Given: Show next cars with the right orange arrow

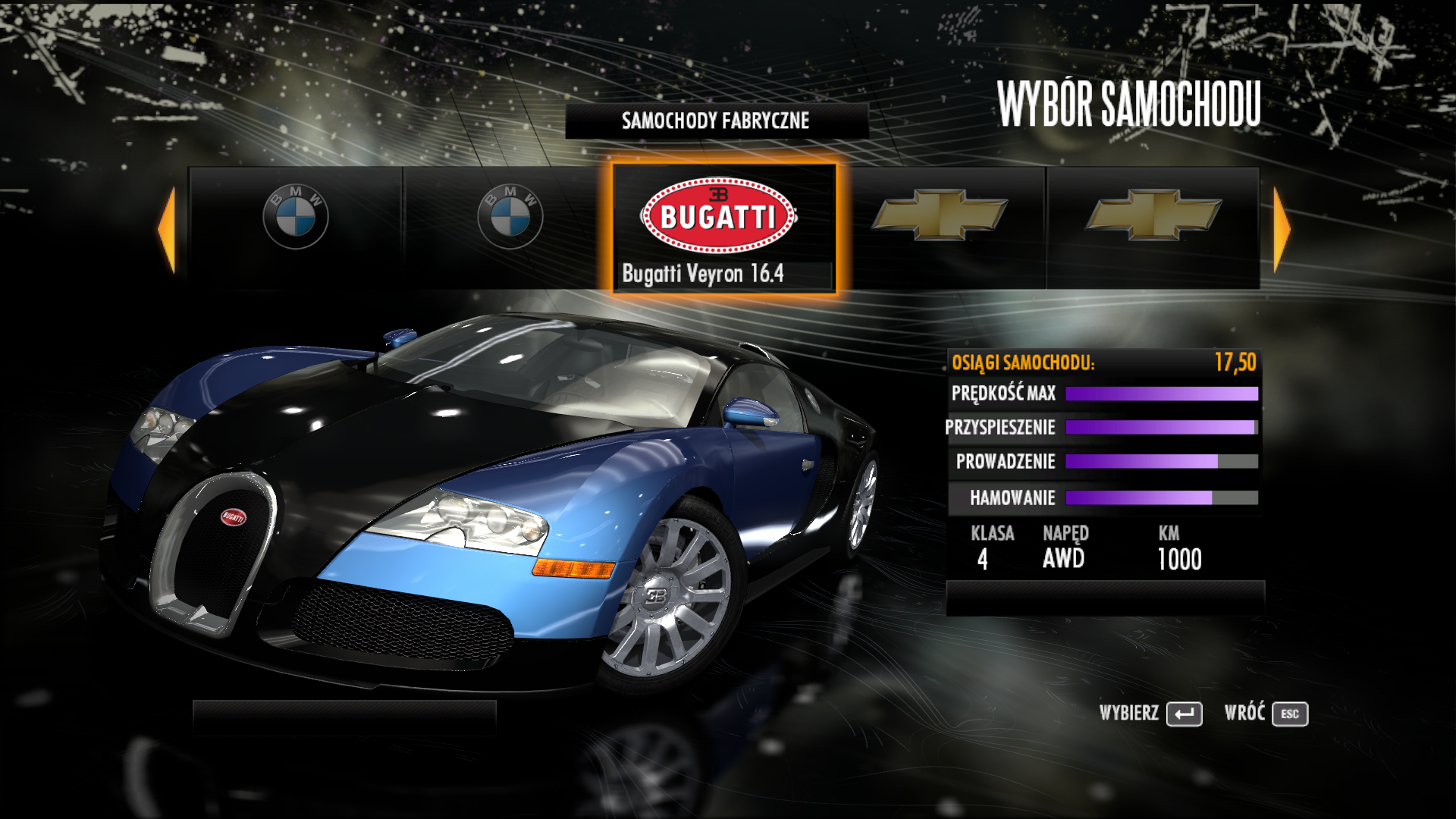Looking at the screenshot, I should click(x=1282, y=229).
